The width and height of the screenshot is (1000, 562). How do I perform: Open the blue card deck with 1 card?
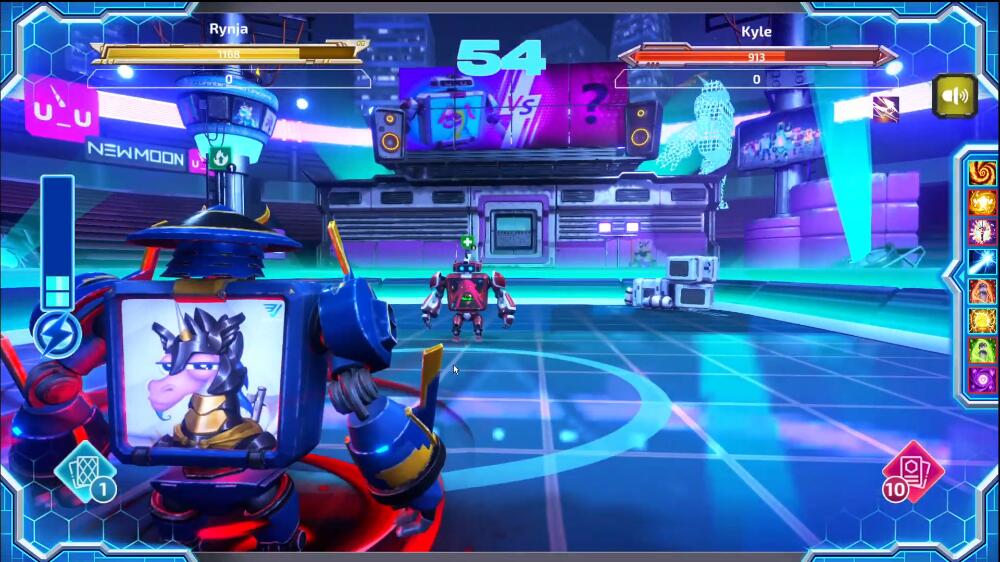pyautogui.click(x=85, y=472)
